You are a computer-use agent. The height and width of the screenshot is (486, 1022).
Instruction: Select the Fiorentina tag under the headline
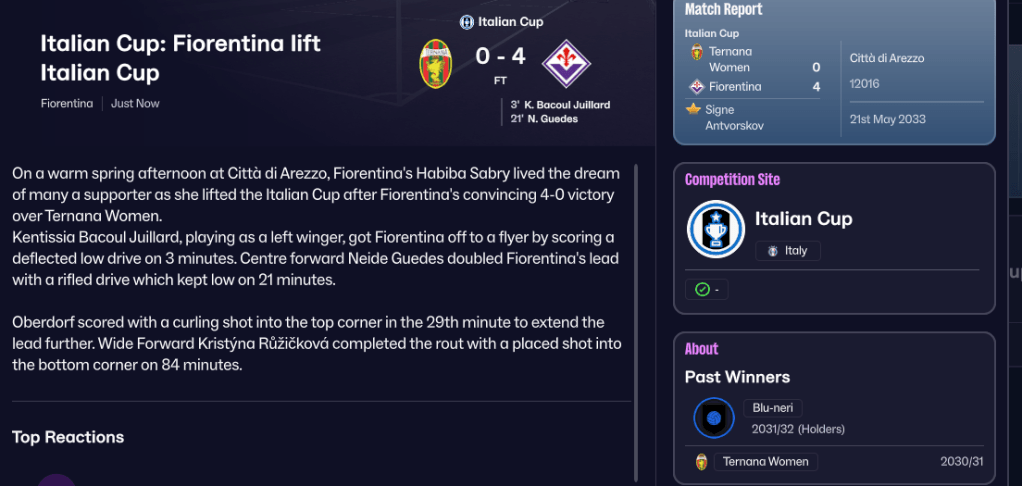click(67, 103)
